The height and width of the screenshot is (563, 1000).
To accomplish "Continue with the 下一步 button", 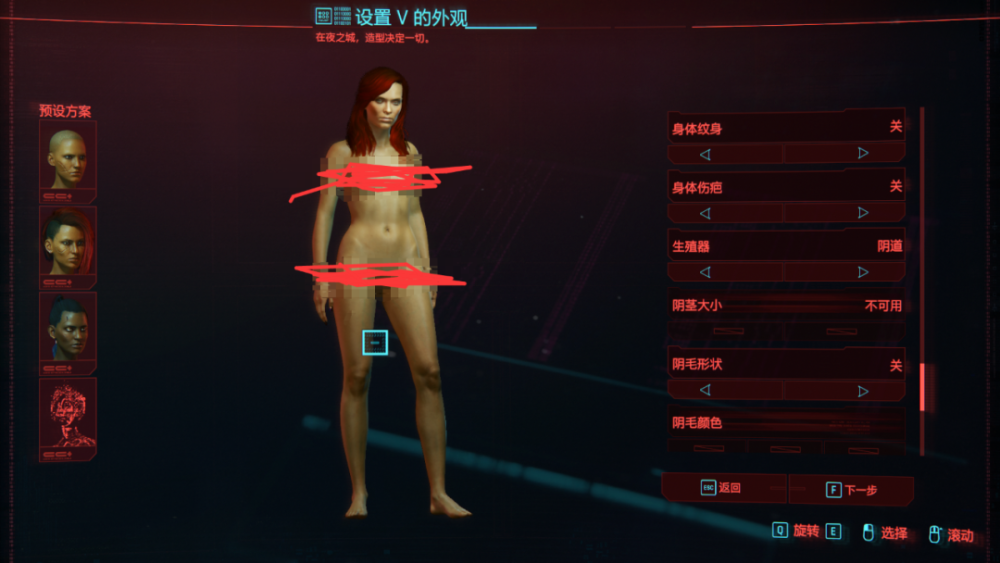I will tap(851, 490).
